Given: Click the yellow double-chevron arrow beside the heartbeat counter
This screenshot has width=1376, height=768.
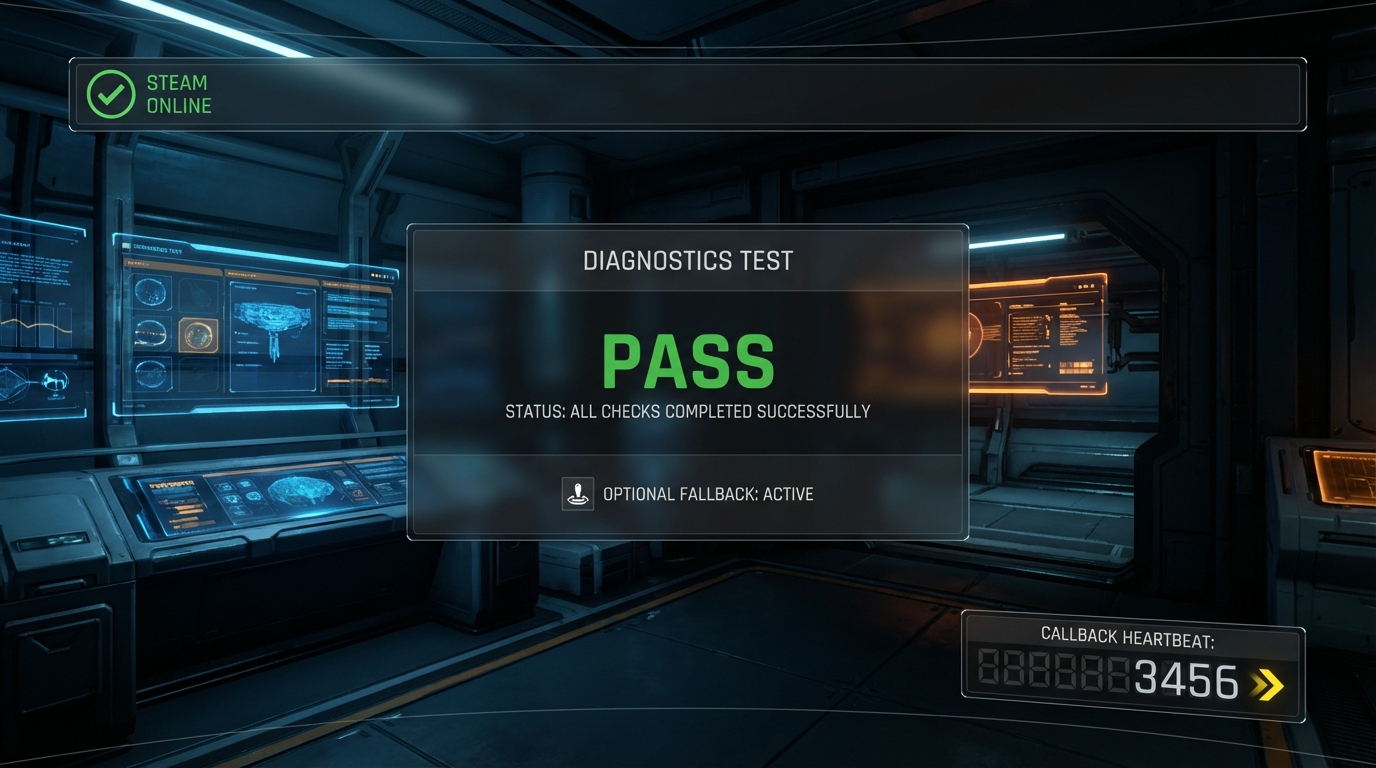Looking at the screenshot, I should 1268,684.
